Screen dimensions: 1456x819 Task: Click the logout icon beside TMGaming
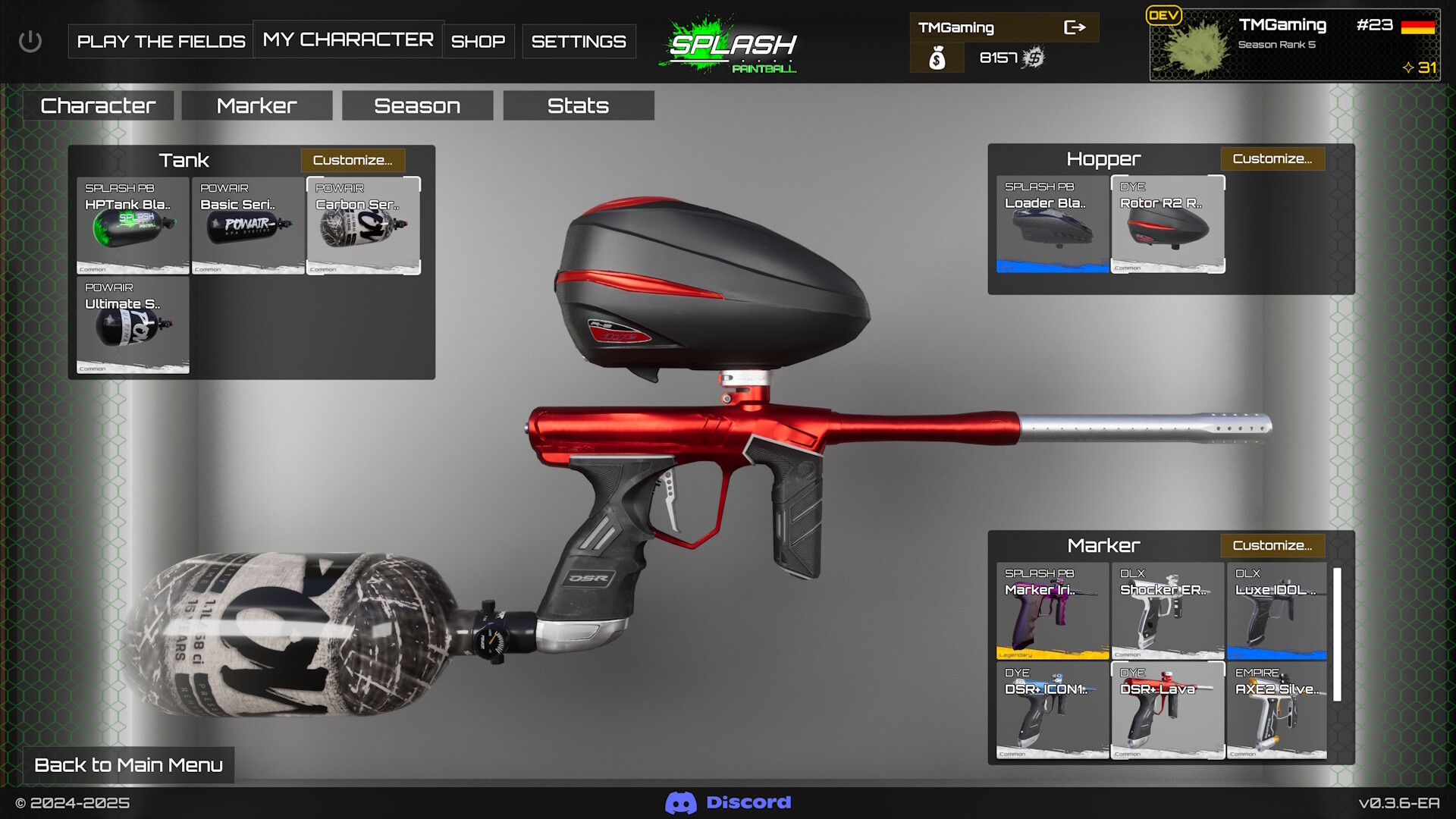click(1076, 27)
